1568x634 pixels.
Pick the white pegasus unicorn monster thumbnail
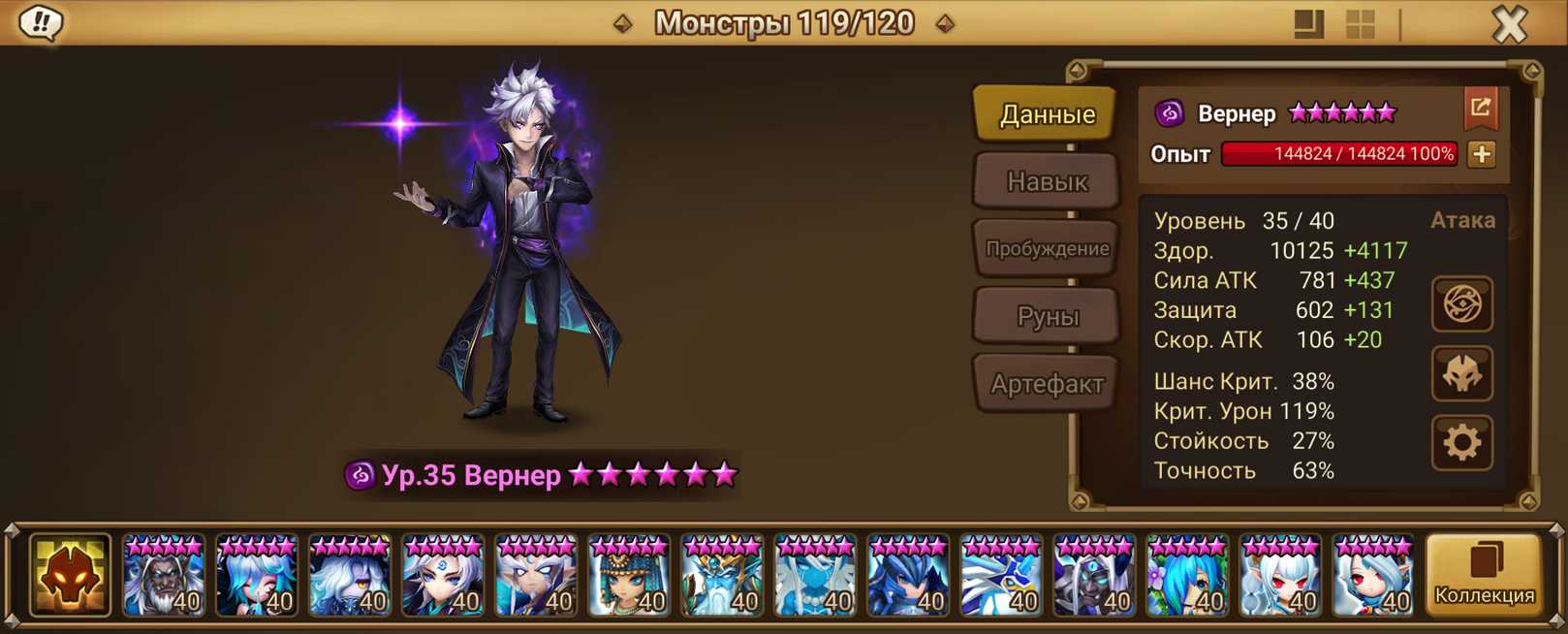point(1001,576)
